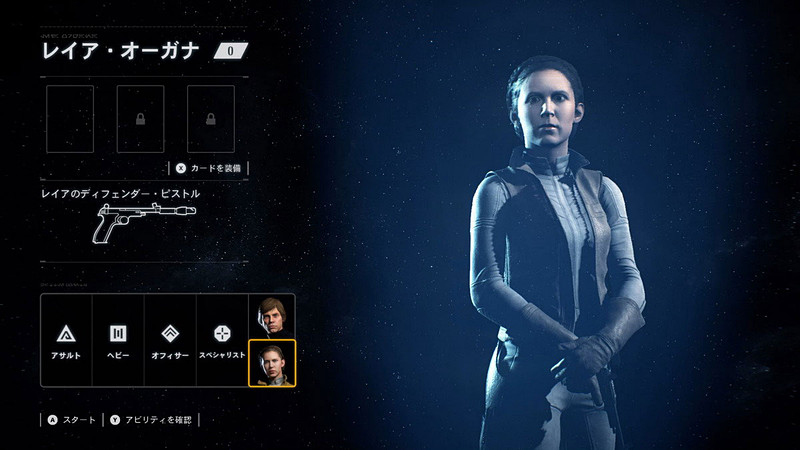Screen dimensions: 800x450
Task: Switch to the オフィサー (Officer) class
Action: click(171, 340)
